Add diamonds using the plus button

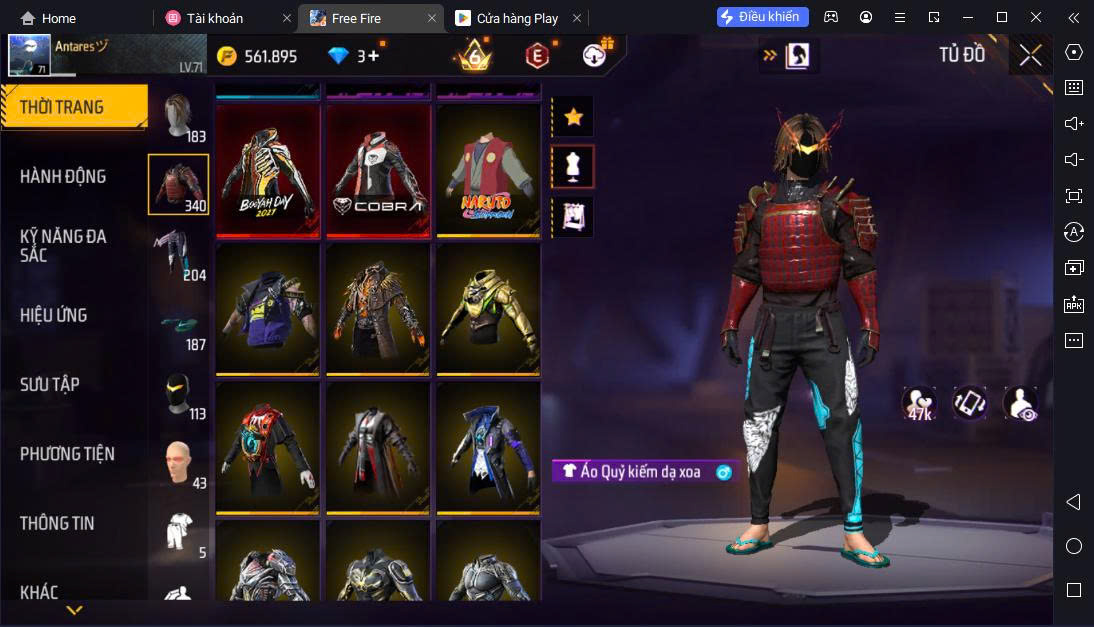click(x=374, y=56)
